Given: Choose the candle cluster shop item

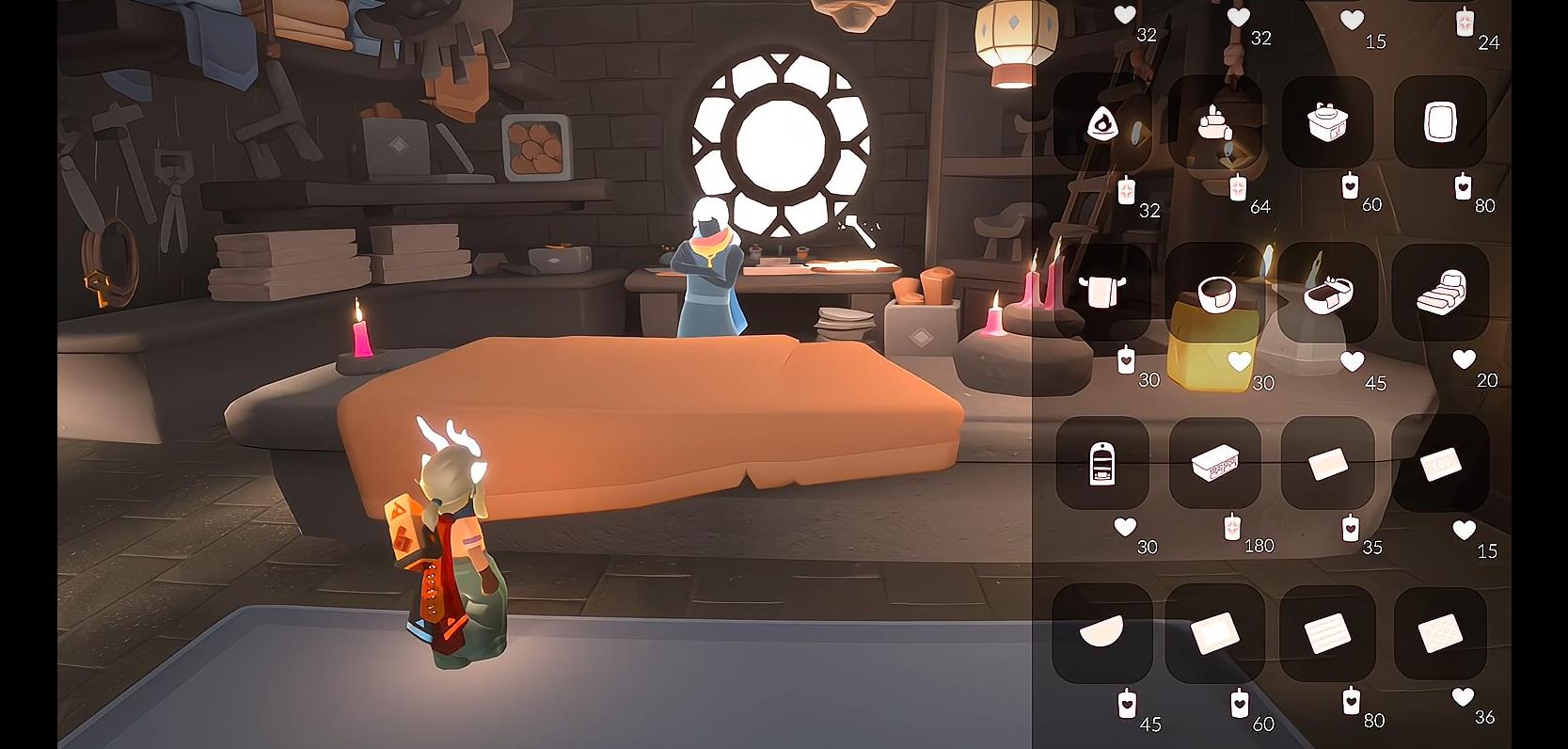Looking at the screenshot, I should (1214, 123).
